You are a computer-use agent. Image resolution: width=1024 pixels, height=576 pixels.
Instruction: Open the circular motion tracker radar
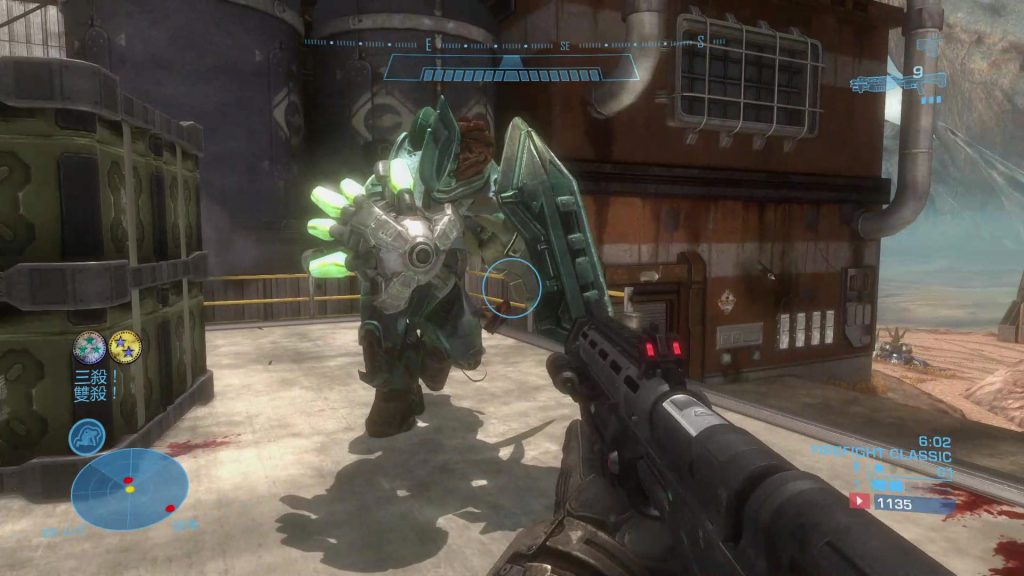(x=130, y=489)
